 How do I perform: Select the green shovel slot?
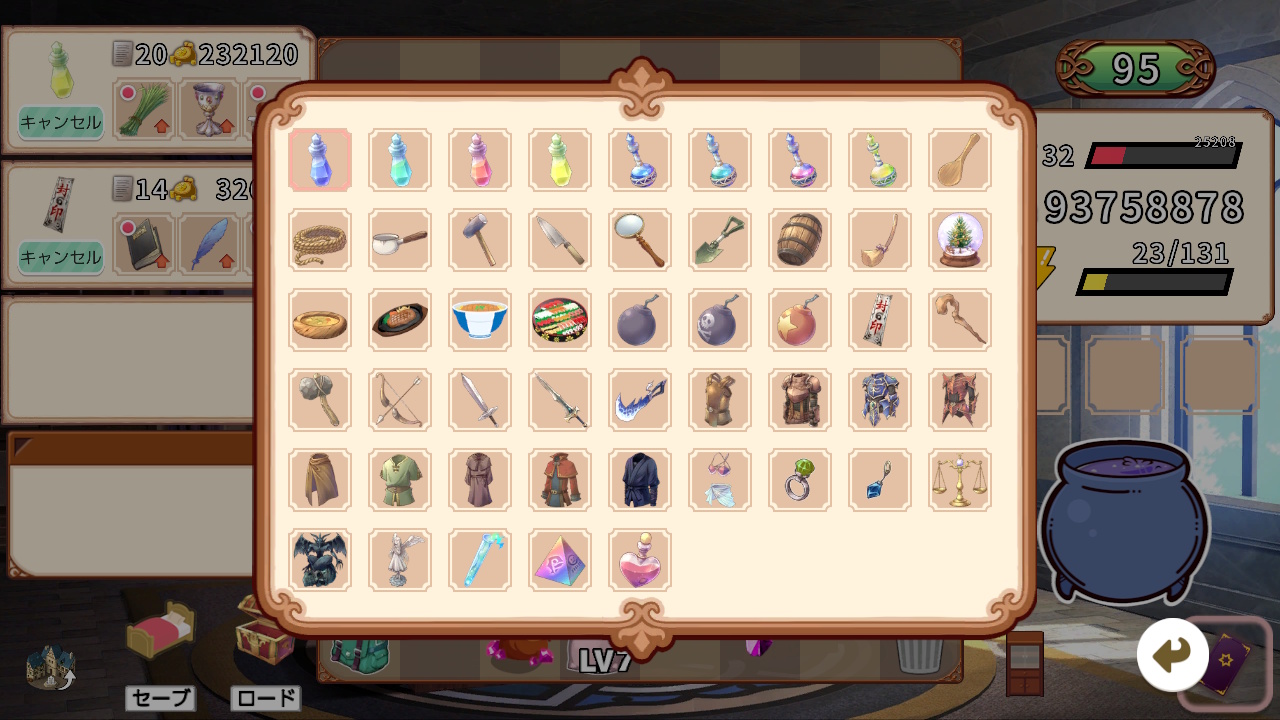[x=720, y=240]
